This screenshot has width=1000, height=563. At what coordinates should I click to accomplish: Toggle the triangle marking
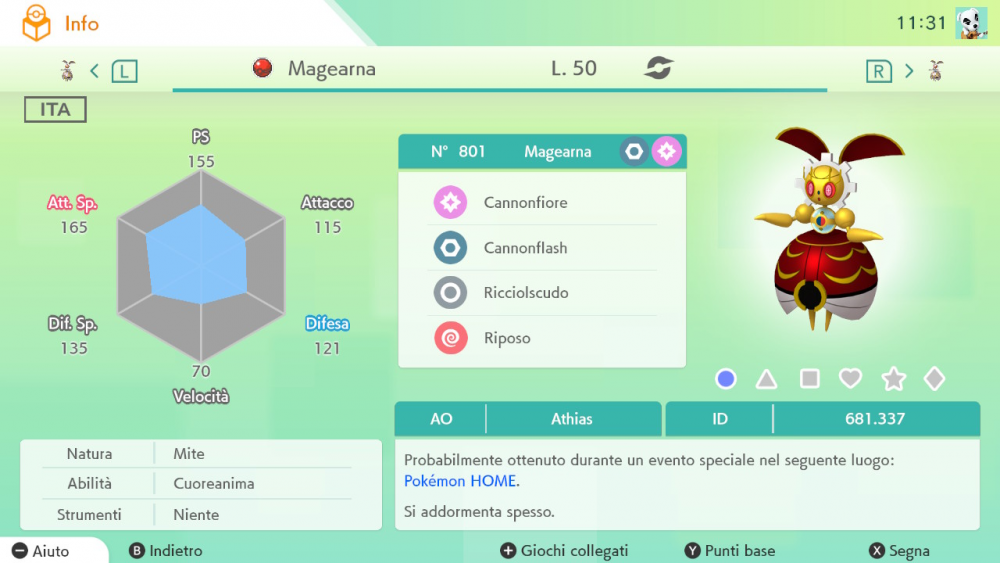click(766, 379)
